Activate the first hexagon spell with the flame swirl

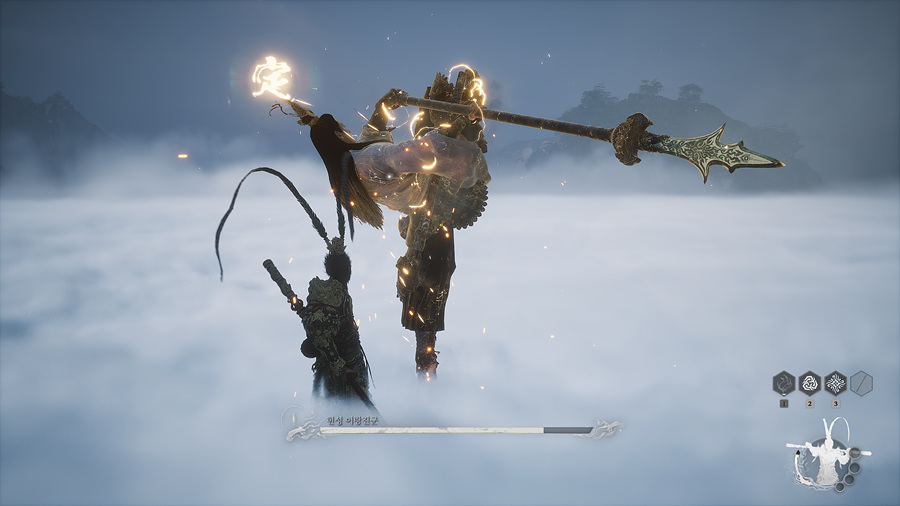[x=784, y=383]
